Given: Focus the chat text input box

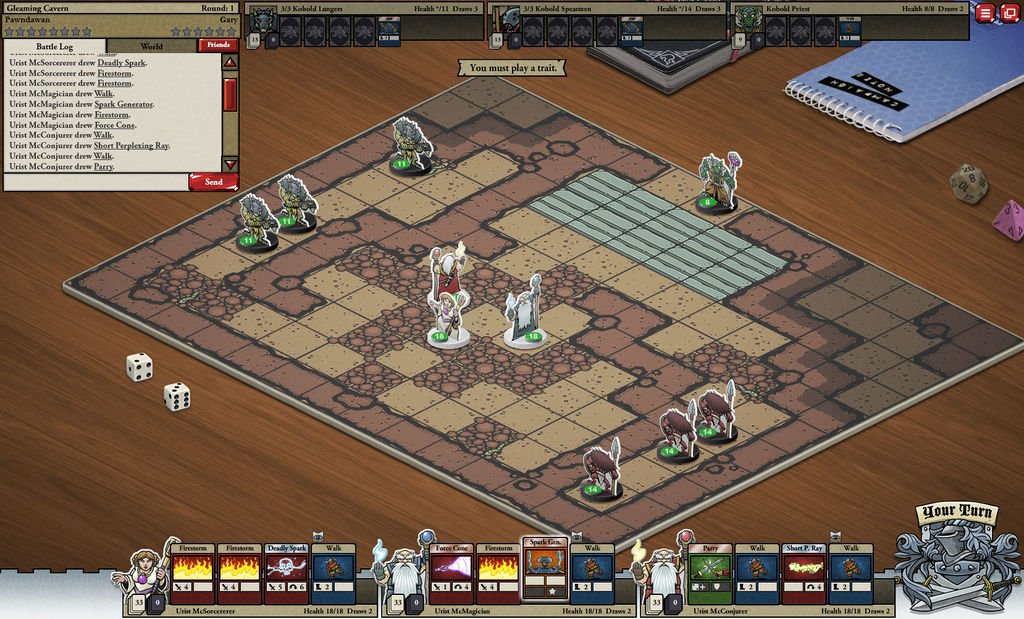Looking at the screenshot, I should pyautogui.click(x=96, y=182).
